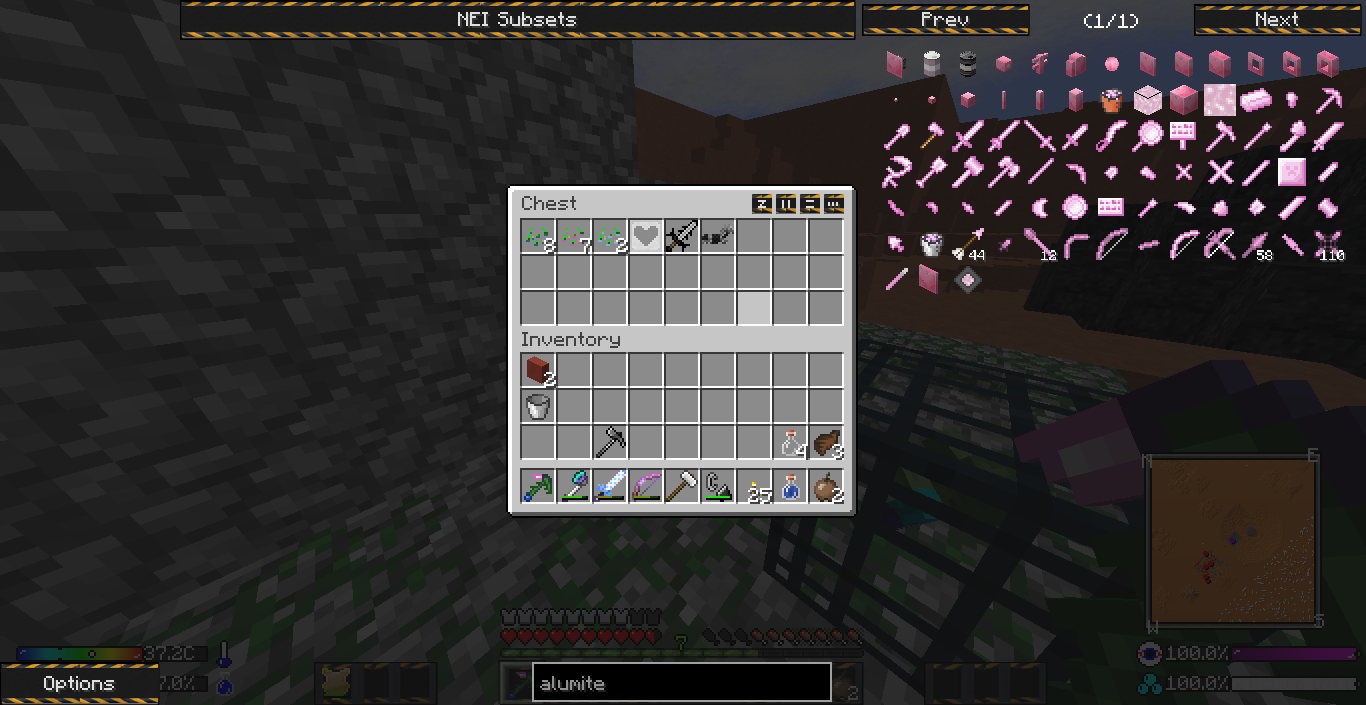Open the NEI Subsets dropdown
1366x705 pixels.
[x=517, y=20]
